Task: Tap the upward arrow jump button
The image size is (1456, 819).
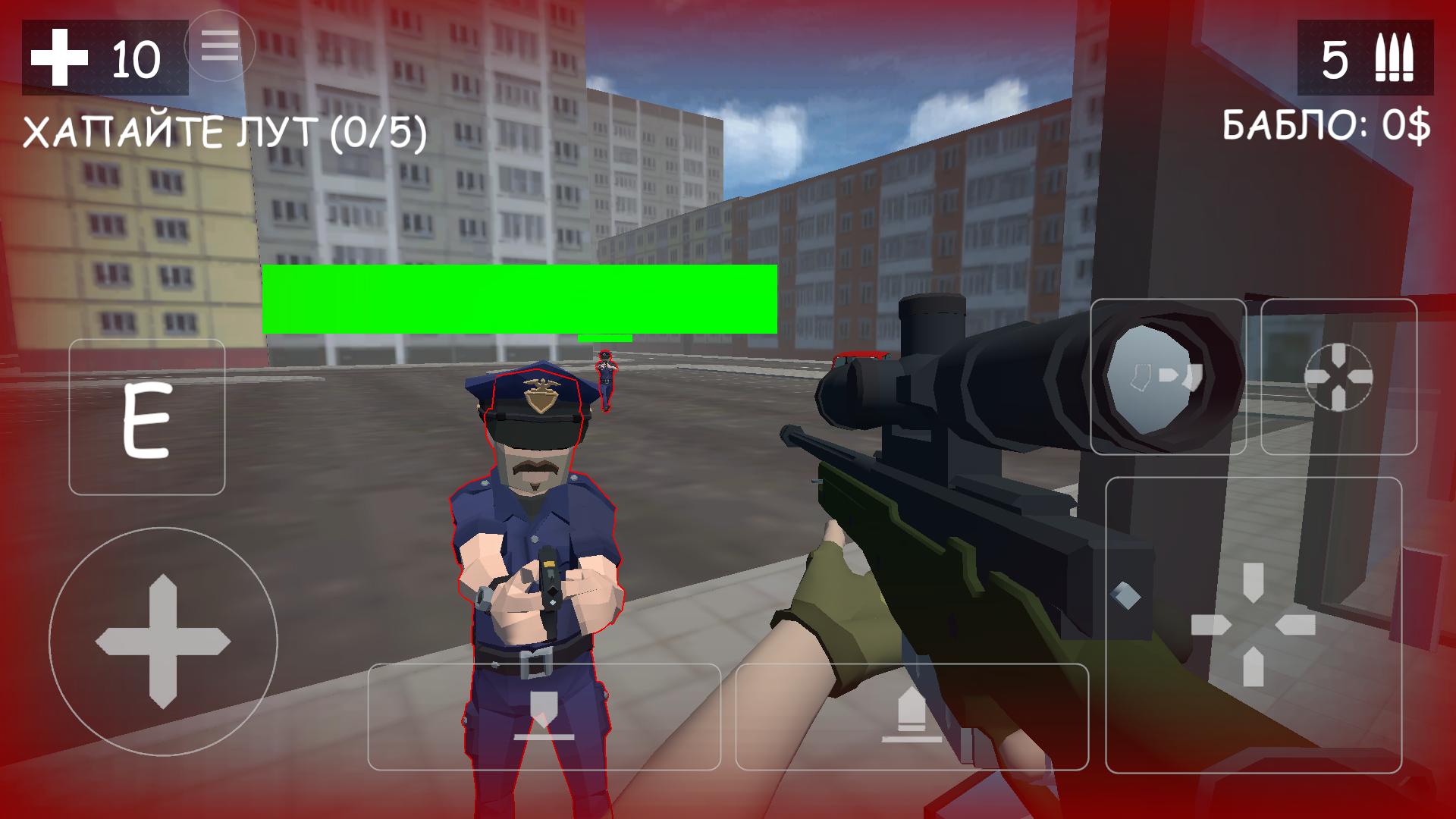Action: coord(912,717)
